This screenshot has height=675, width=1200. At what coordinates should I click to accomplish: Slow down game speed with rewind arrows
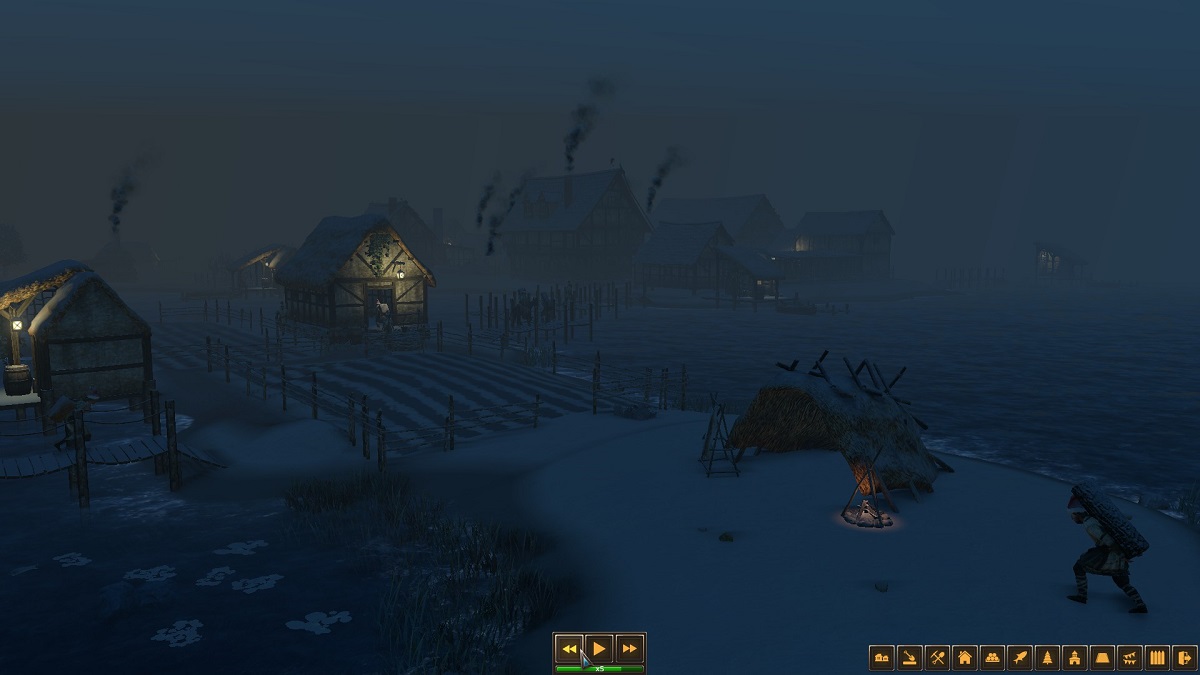pyautogui.click(x=569, y=648)
